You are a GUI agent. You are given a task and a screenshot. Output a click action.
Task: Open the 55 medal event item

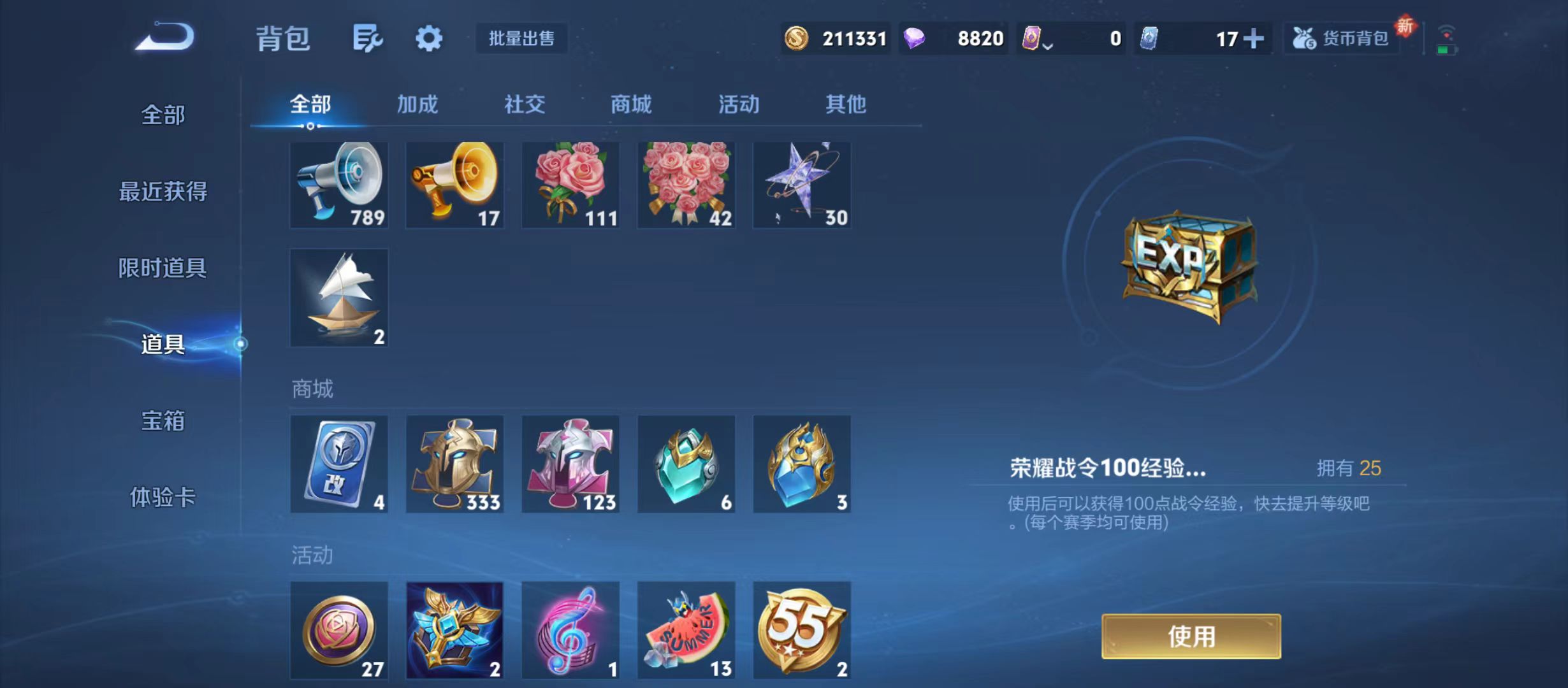(x=802, y=631)
